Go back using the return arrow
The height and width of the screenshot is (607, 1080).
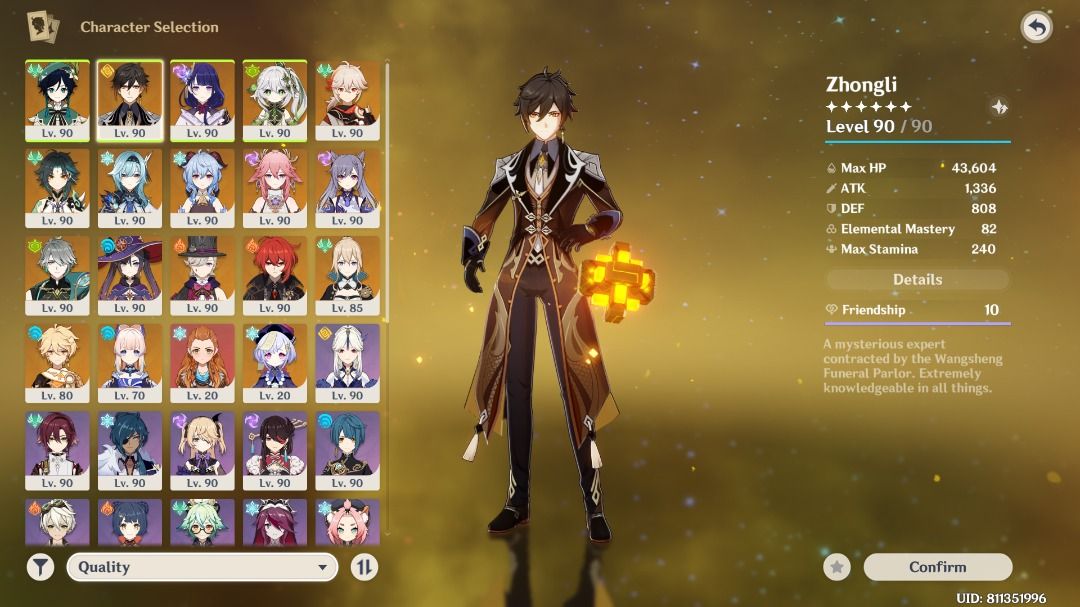[1036, 27]
